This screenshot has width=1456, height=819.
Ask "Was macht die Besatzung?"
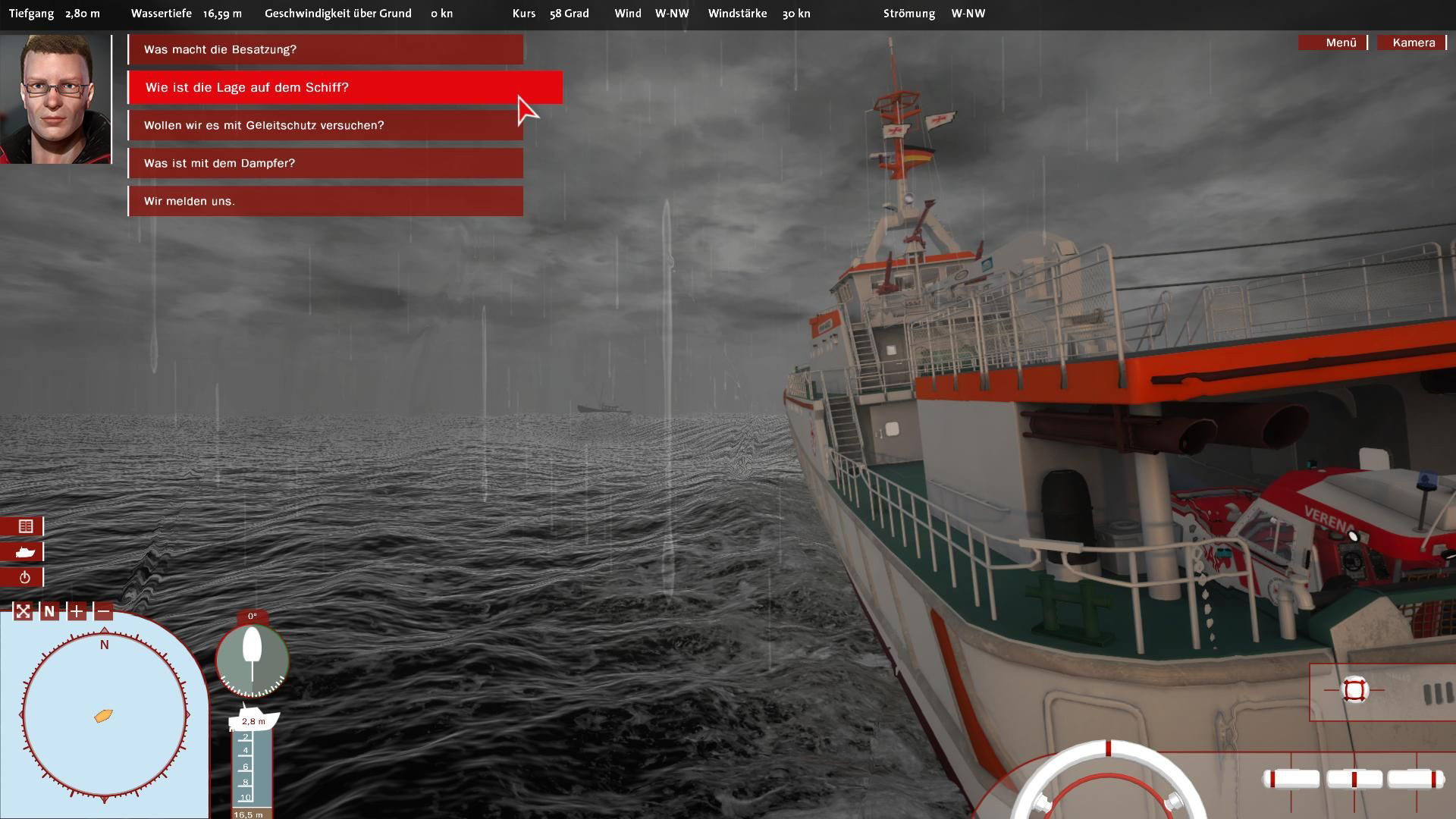point(325,49)
